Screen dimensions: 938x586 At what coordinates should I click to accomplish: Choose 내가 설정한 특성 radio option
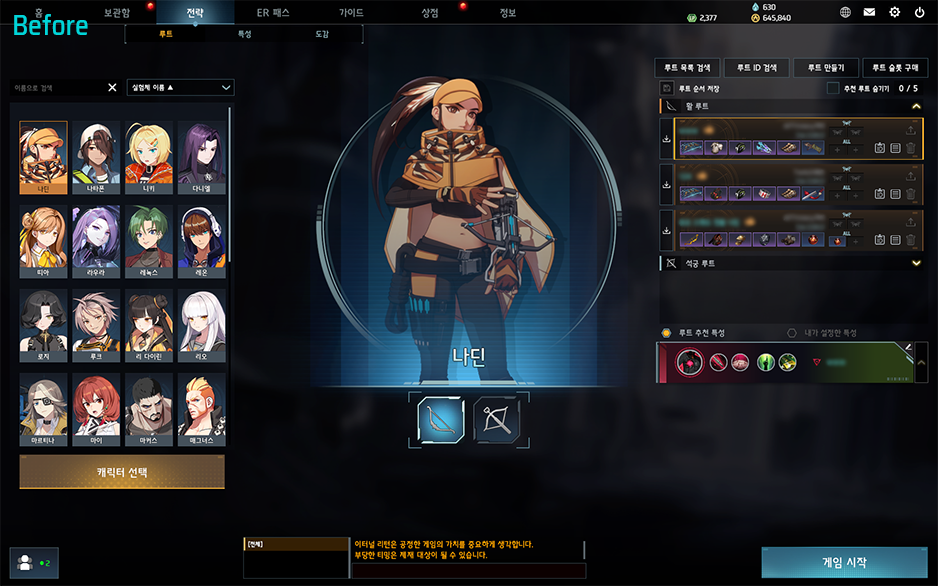(x=792, y=333)
